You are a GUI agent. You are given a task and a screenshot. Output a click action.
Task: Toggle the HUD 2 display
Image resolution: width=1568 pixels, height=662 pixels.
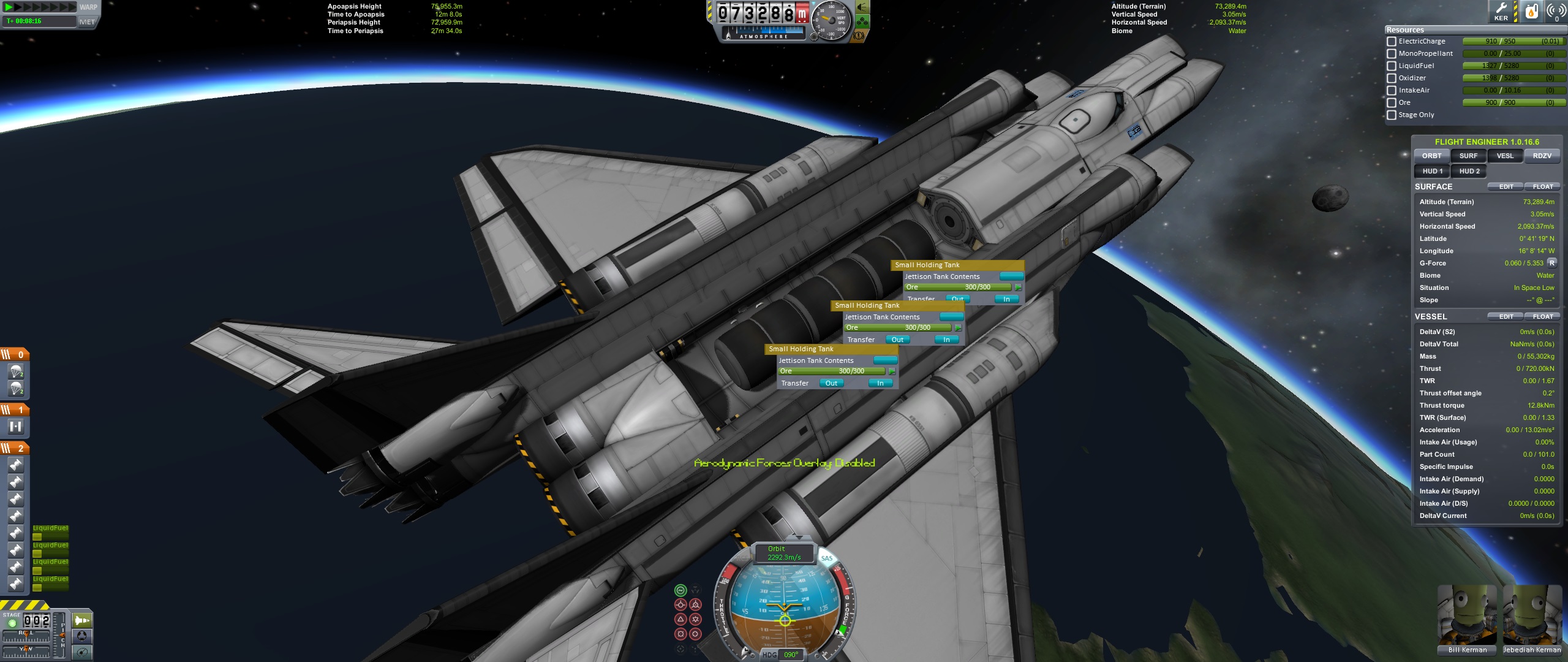pyautogui.click(x=1469, y=171)
